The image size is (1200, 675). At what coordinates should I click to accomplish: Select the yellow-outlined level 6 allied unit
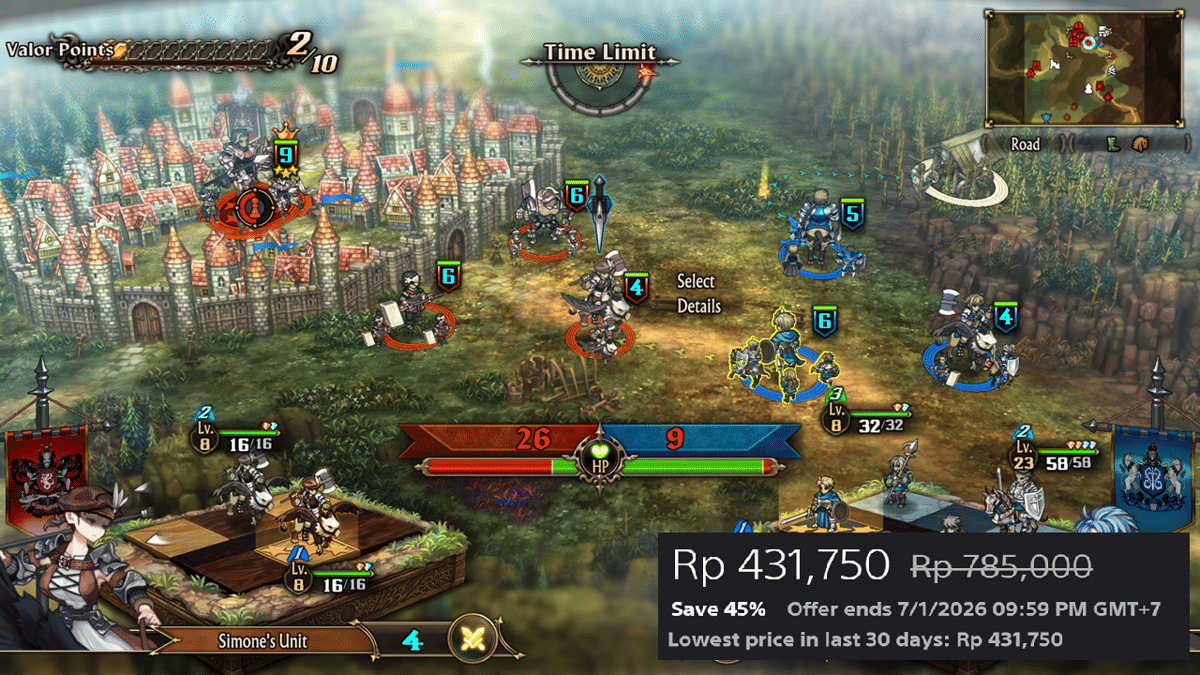coord(787,355)
